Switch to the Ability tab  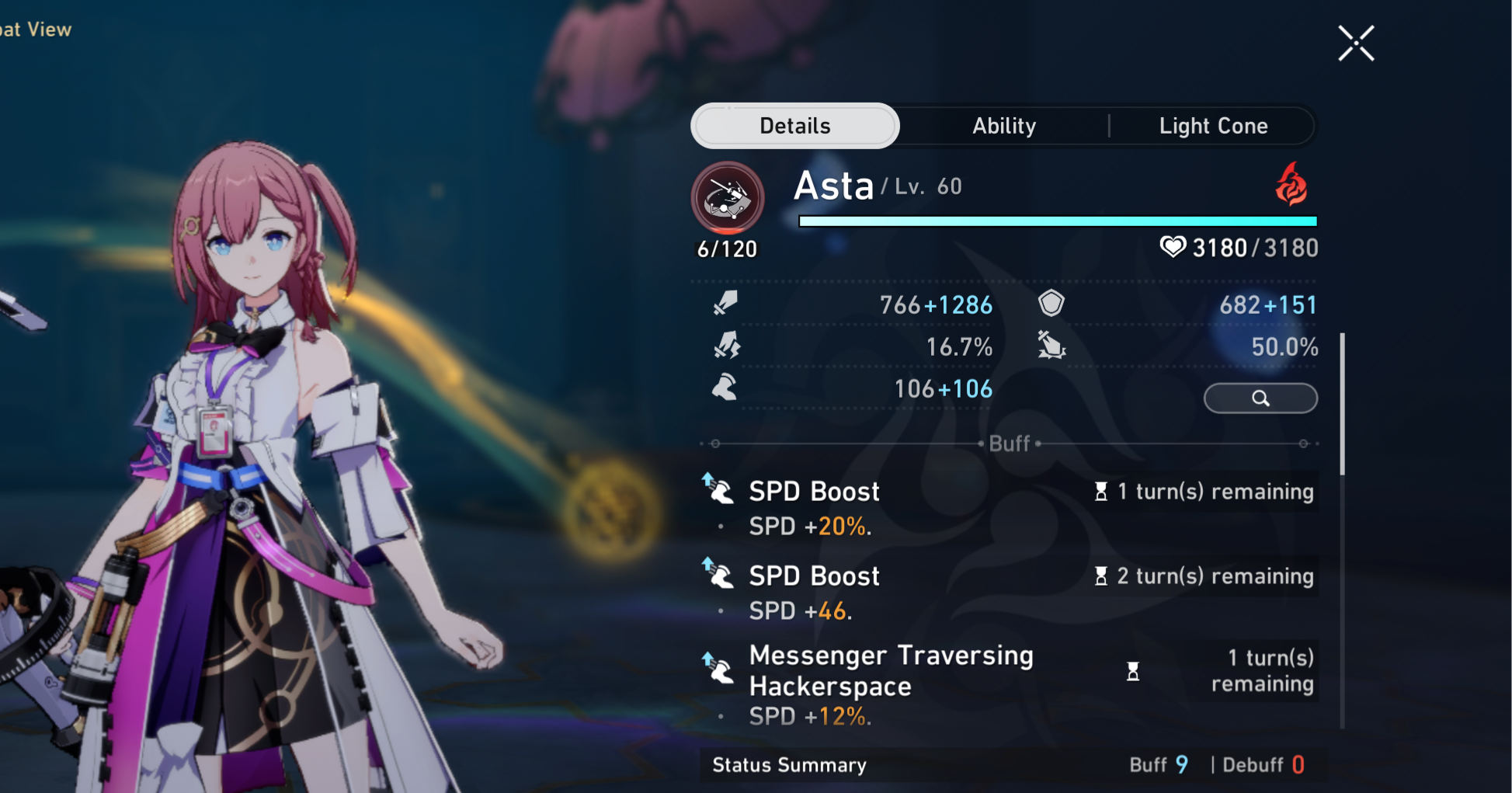(x=1003, y=125)
